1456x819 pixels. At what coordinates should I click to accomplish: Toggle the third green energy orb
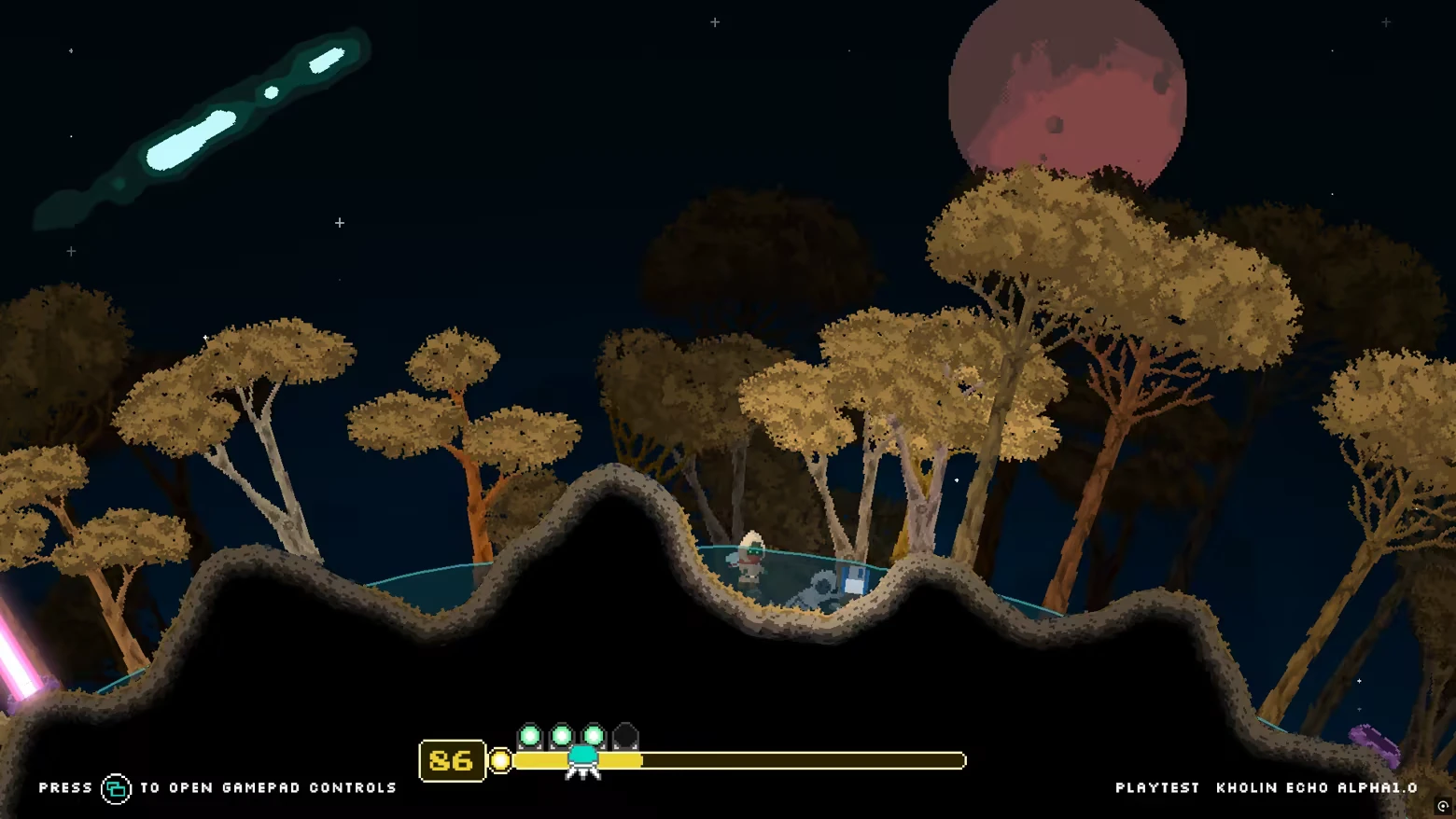tap(593, 734)
